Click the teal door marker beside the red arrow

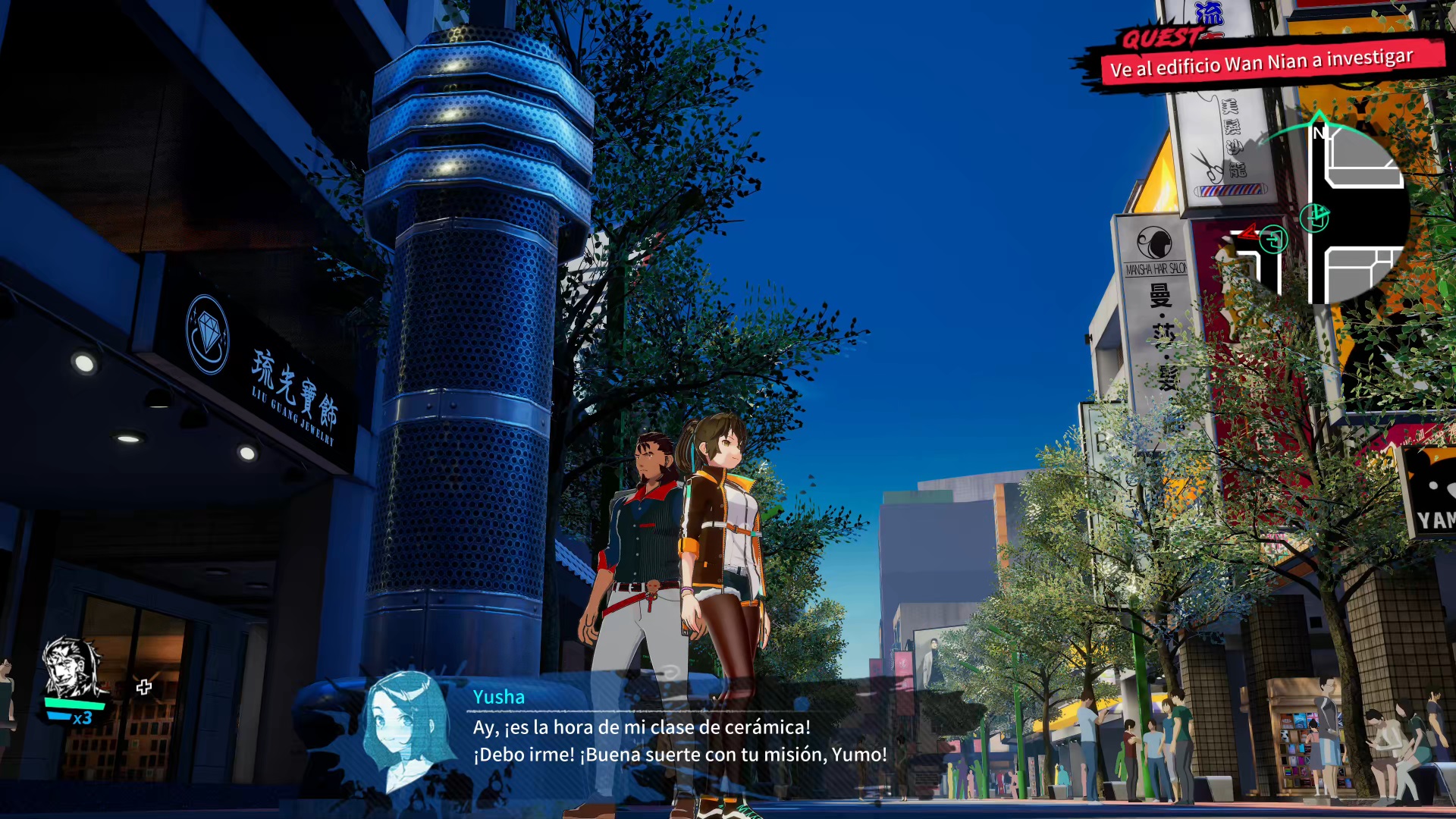[x=1274, y=240]
